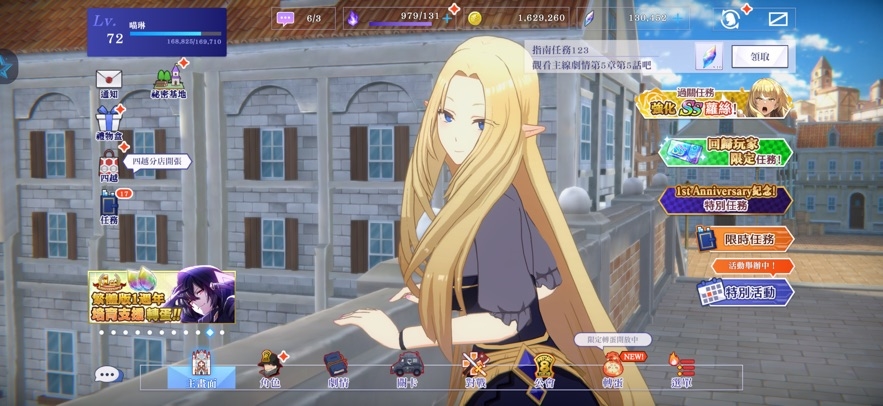The height and width of the screenshot is (406, 883).
Task: Switch to the 角色 character tab
Action: [x=271, y=368]
